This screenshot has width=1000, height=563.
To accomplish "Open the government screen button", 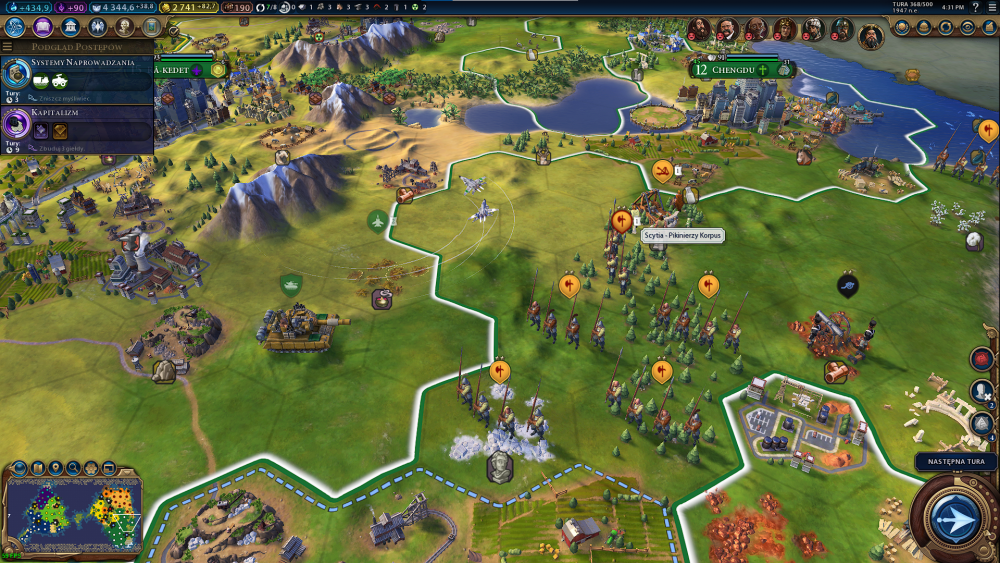I will click(71, 27).
